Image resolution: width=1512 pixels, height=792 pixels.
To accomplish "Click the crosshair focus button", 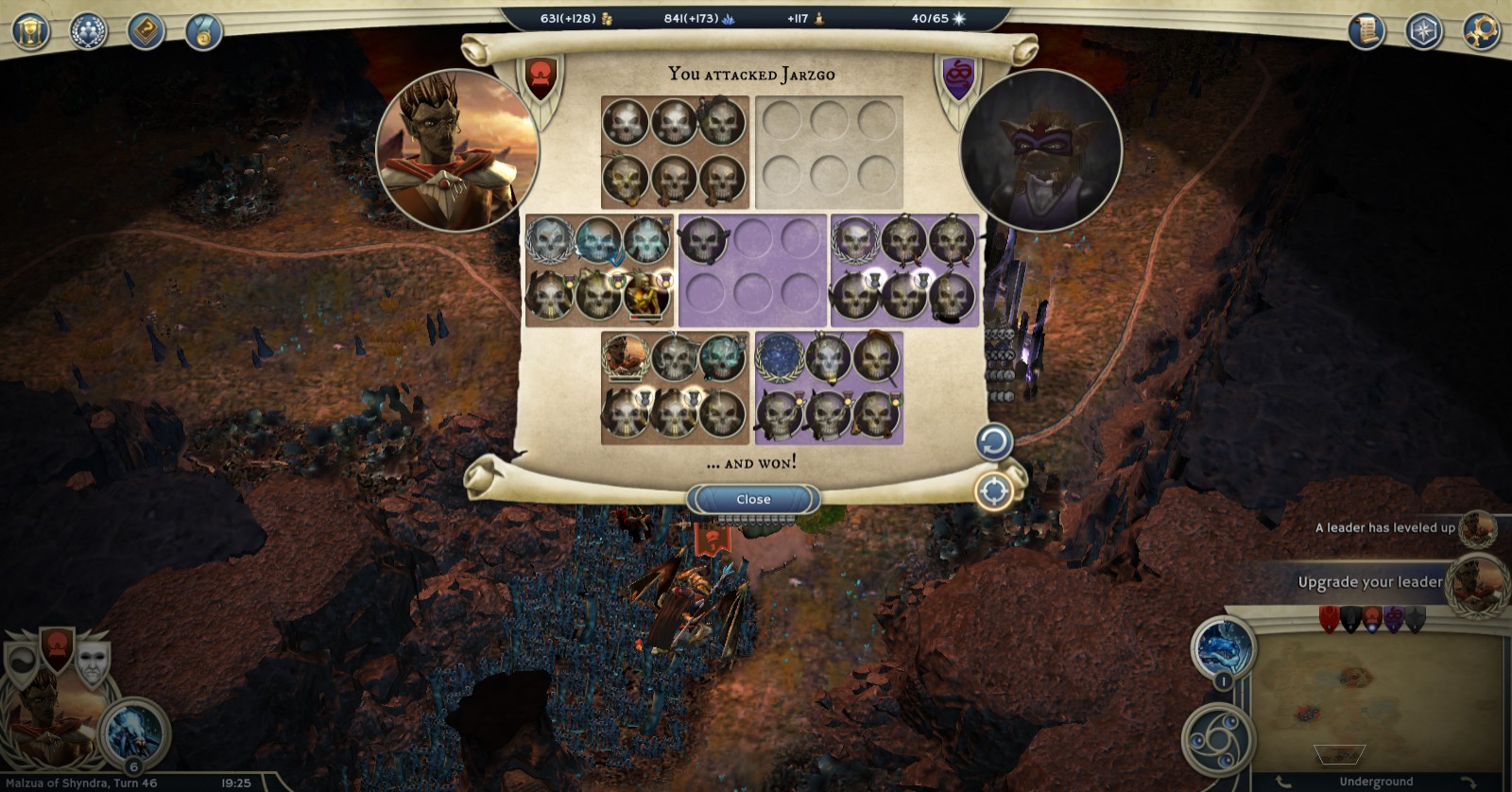I will pyautogui.click(x=993, y=491).
